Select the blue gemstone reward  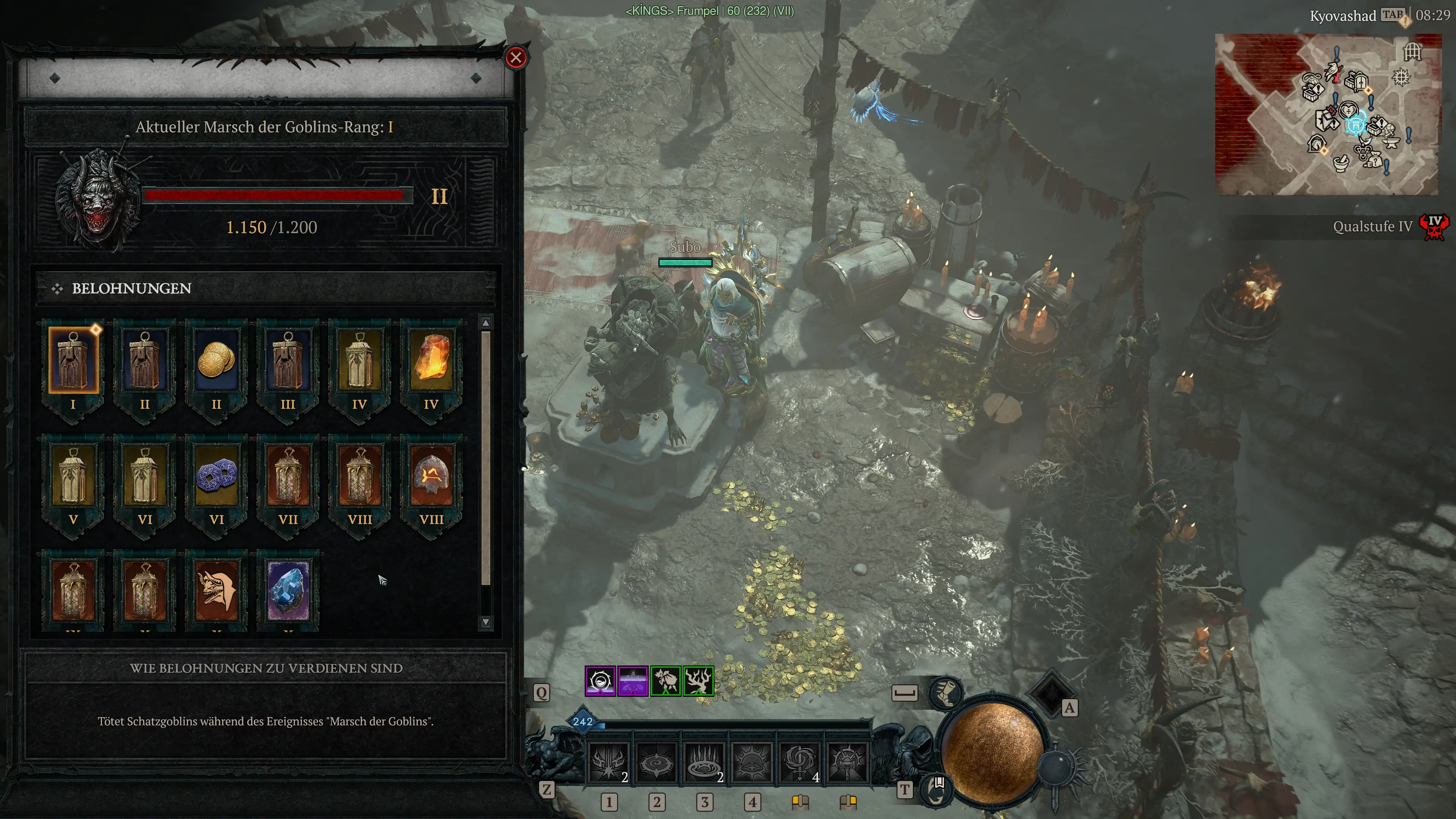tap(288, 591)
